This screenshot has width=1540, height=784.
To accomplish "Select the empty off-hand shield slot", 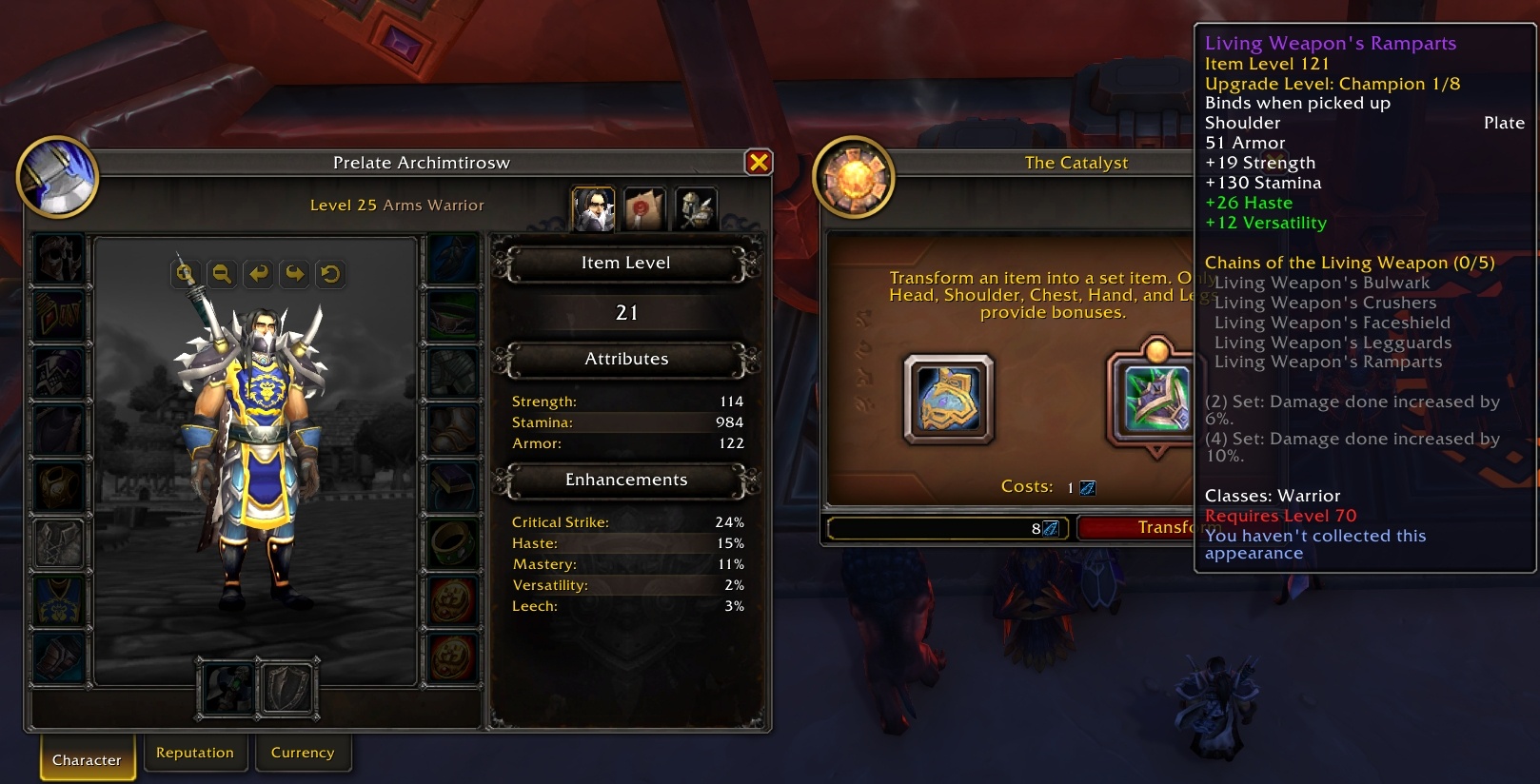I will click(x=287, y=688).
